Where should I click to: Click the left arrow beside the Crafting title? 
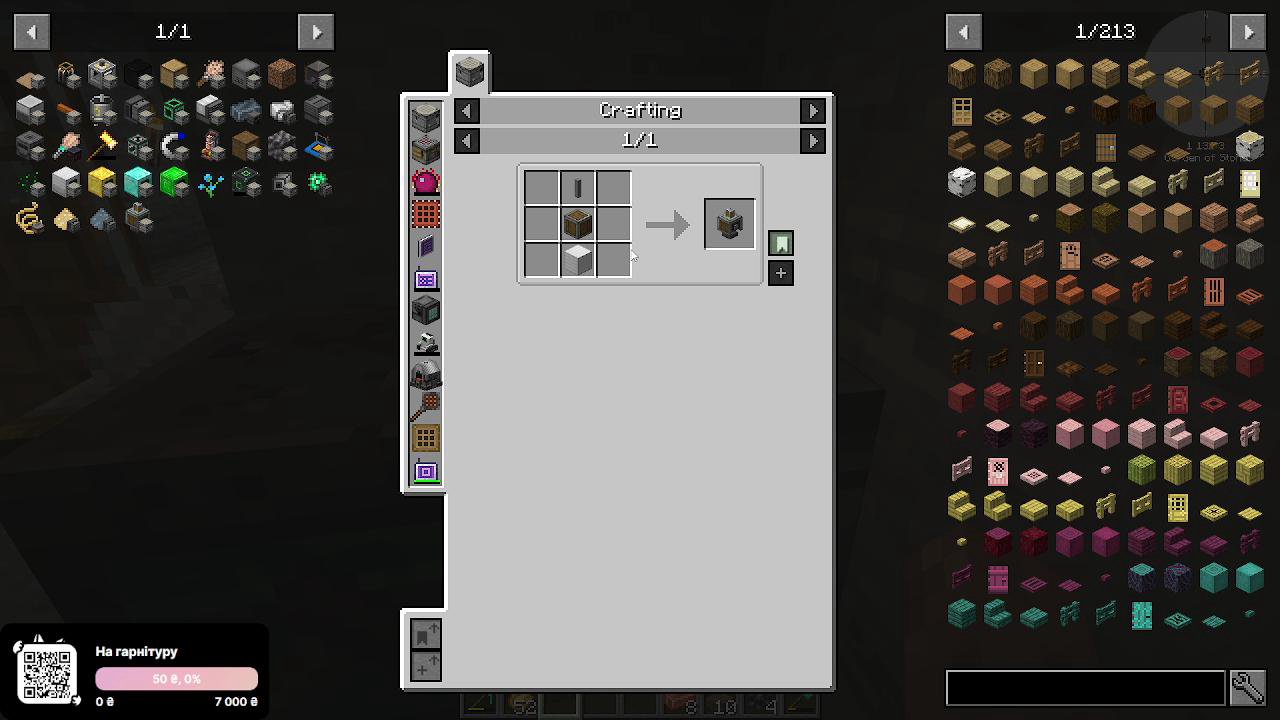[466, 110]
